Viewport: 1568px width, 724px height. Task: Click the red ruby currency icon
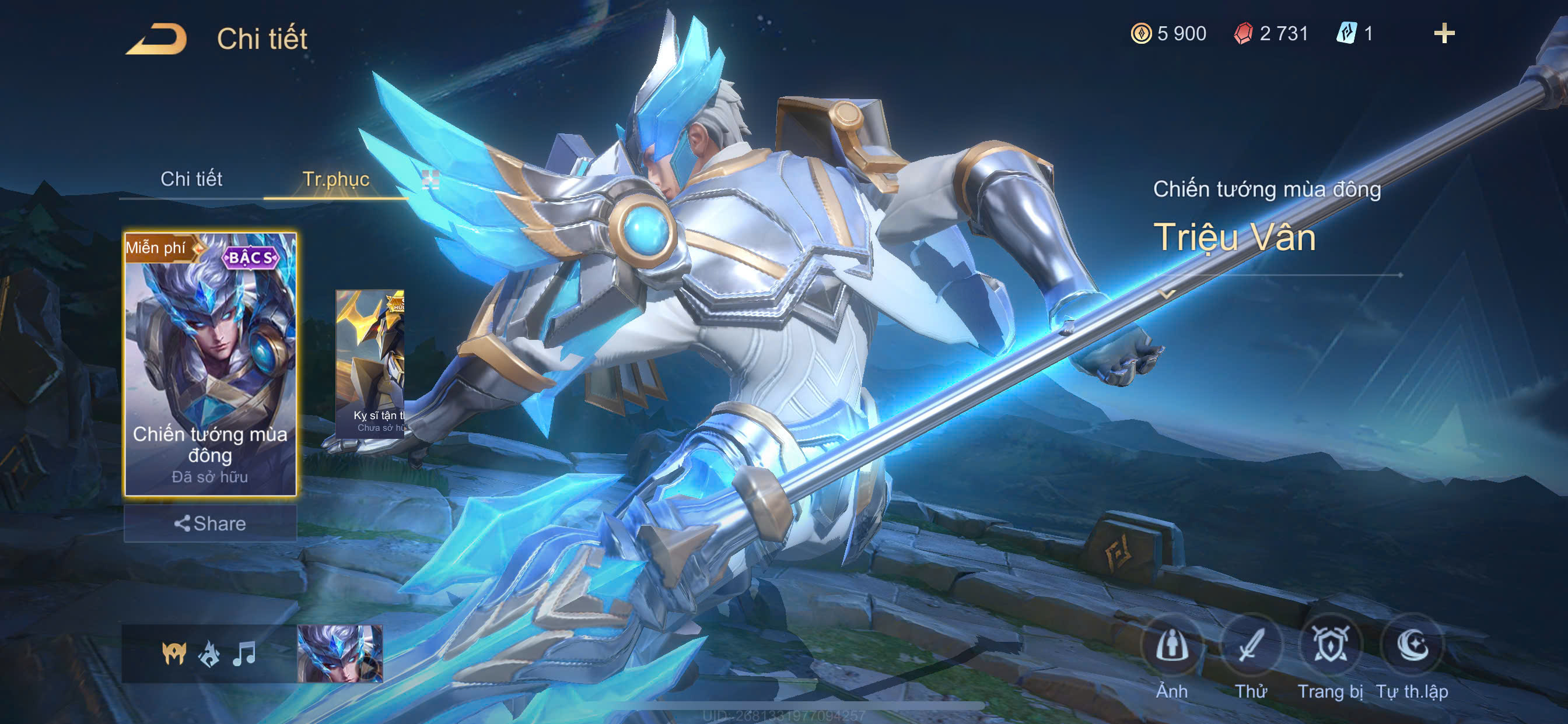pos(1243,33)
